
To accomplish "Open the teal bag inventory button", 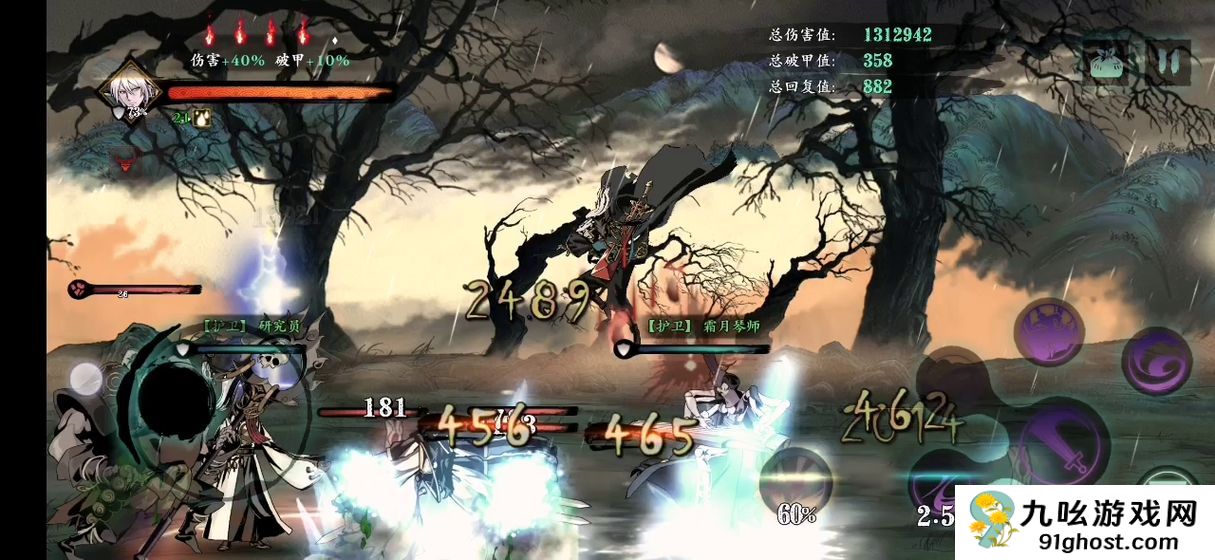I will click(x=1105, y=62).
